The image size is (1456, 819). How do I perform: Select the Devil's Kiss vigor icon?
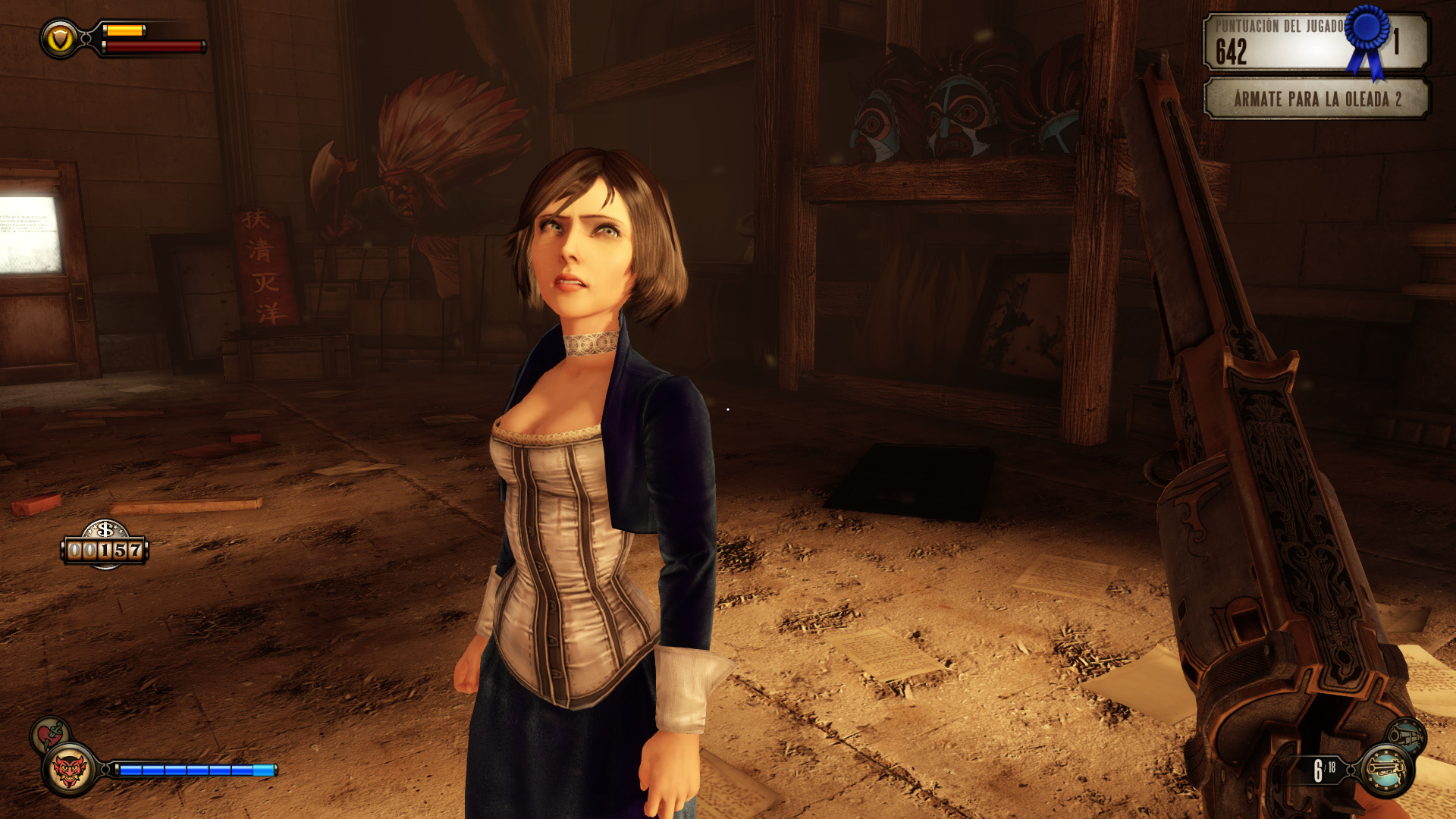click(69, 770)
